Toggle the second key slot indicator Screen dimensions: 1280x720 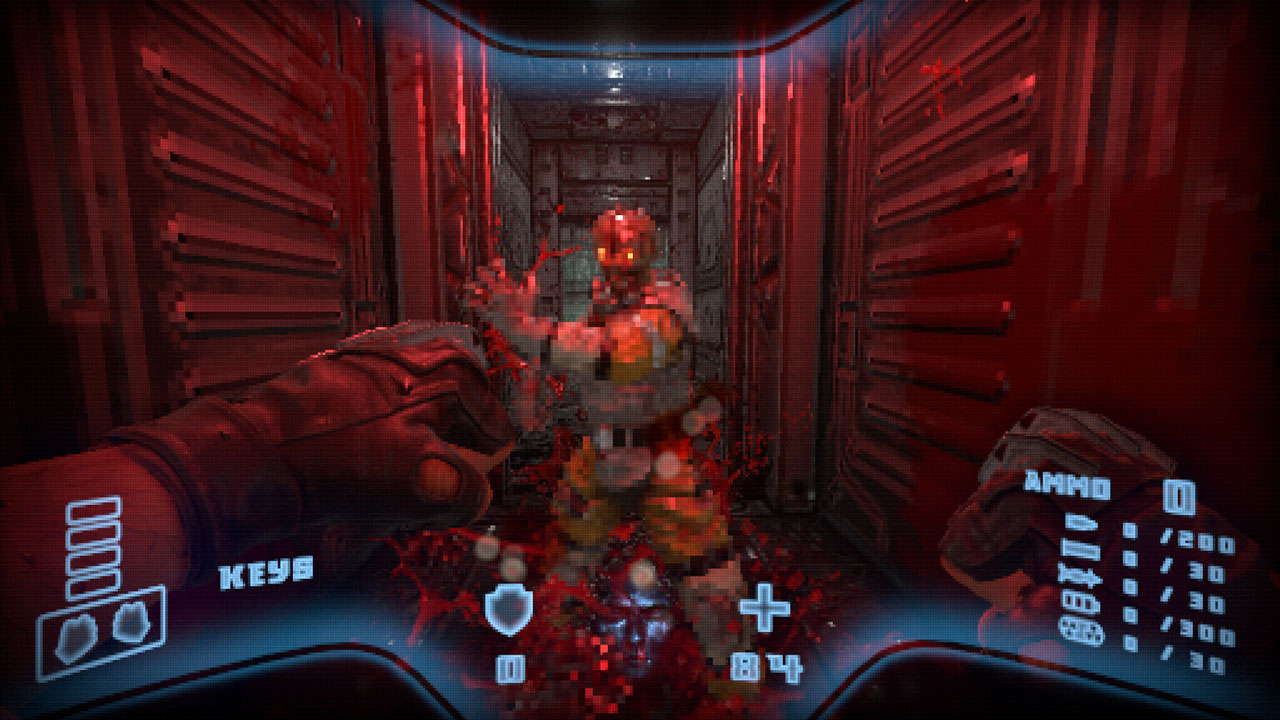coord(95,536)
